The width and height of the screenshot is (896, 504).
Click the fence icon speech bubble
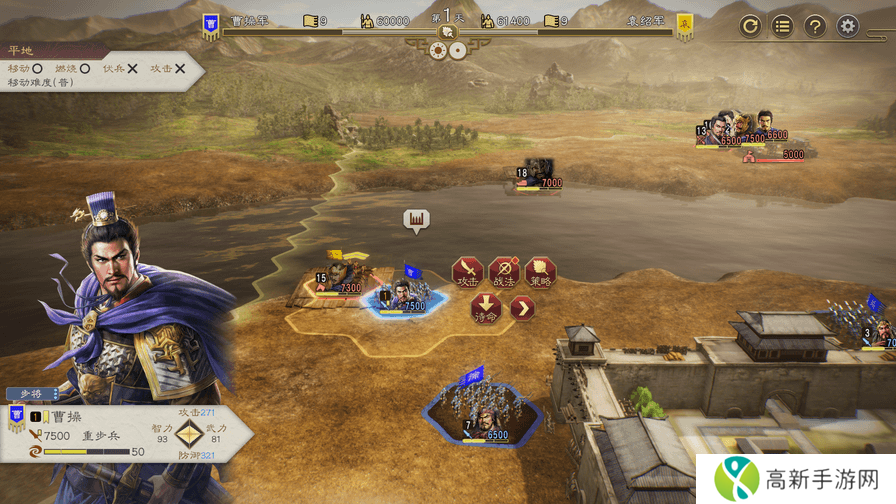point(416,219)
